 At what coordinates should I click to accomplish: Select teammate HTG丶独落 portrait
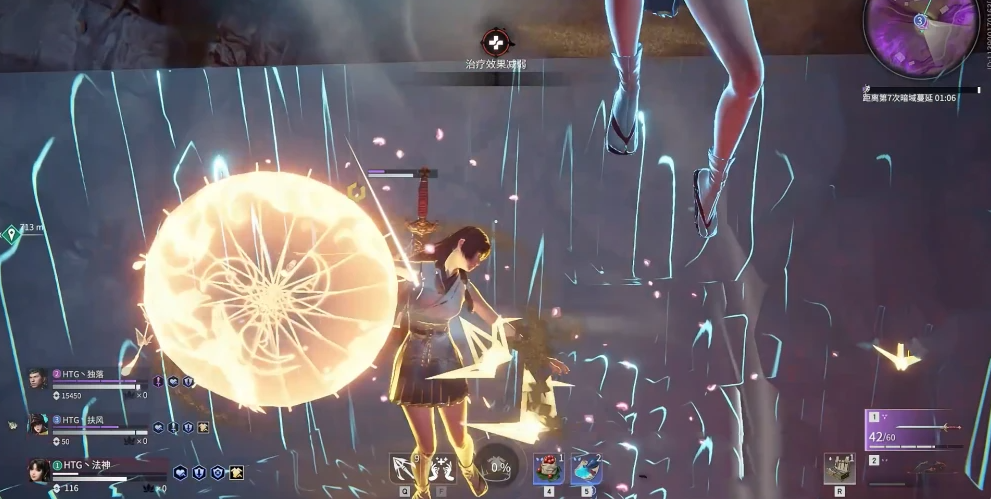pyautogui.click(x=38, y=383)
